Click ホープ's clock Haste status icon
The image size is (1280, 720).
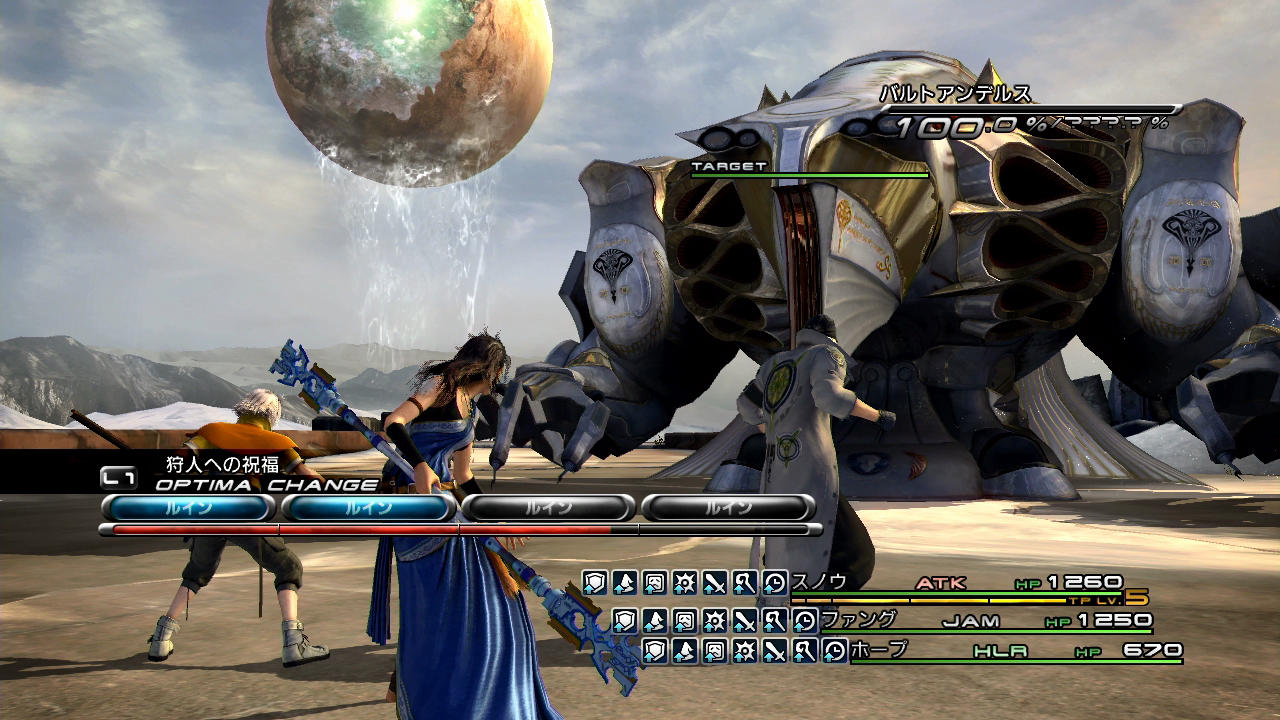click(835, 651)
